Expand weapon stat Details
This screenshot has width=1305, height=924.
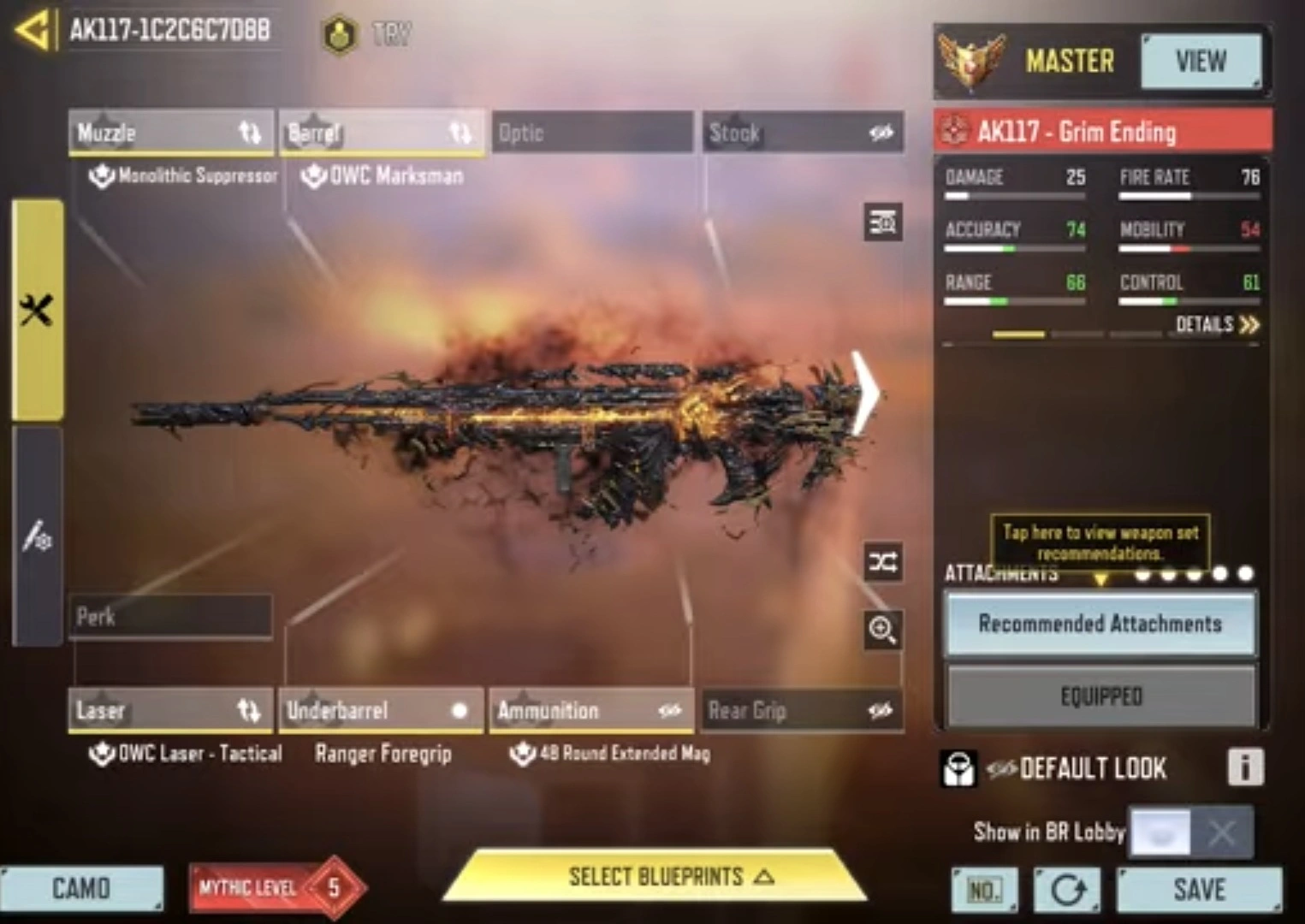coord(1216,324)
